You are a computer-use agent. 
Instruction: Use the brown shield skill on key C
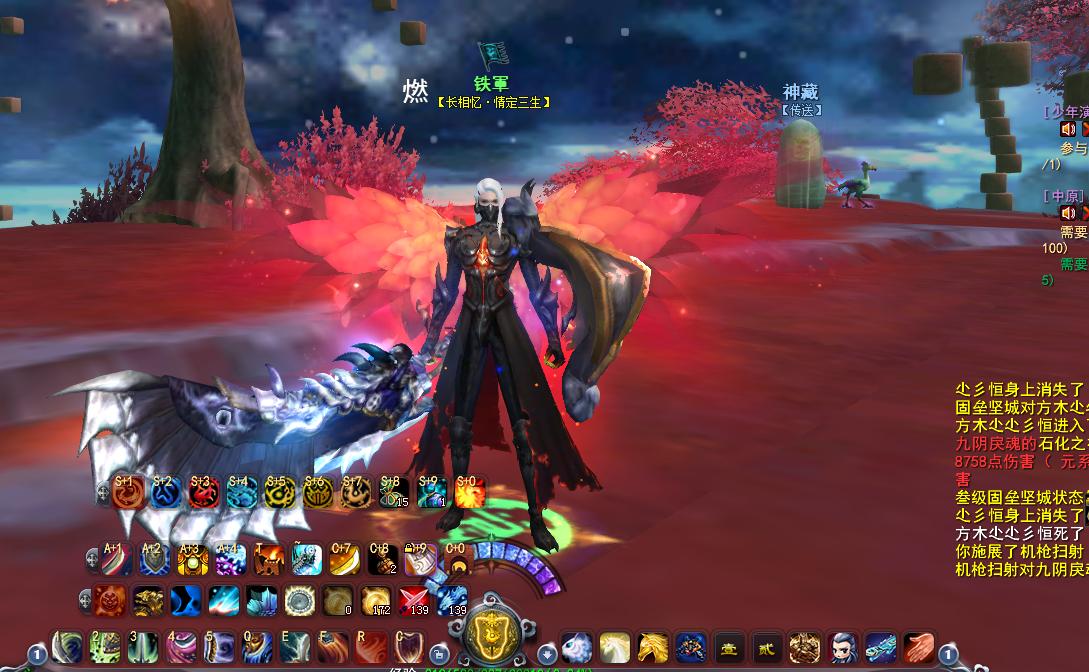pos(408,647)
